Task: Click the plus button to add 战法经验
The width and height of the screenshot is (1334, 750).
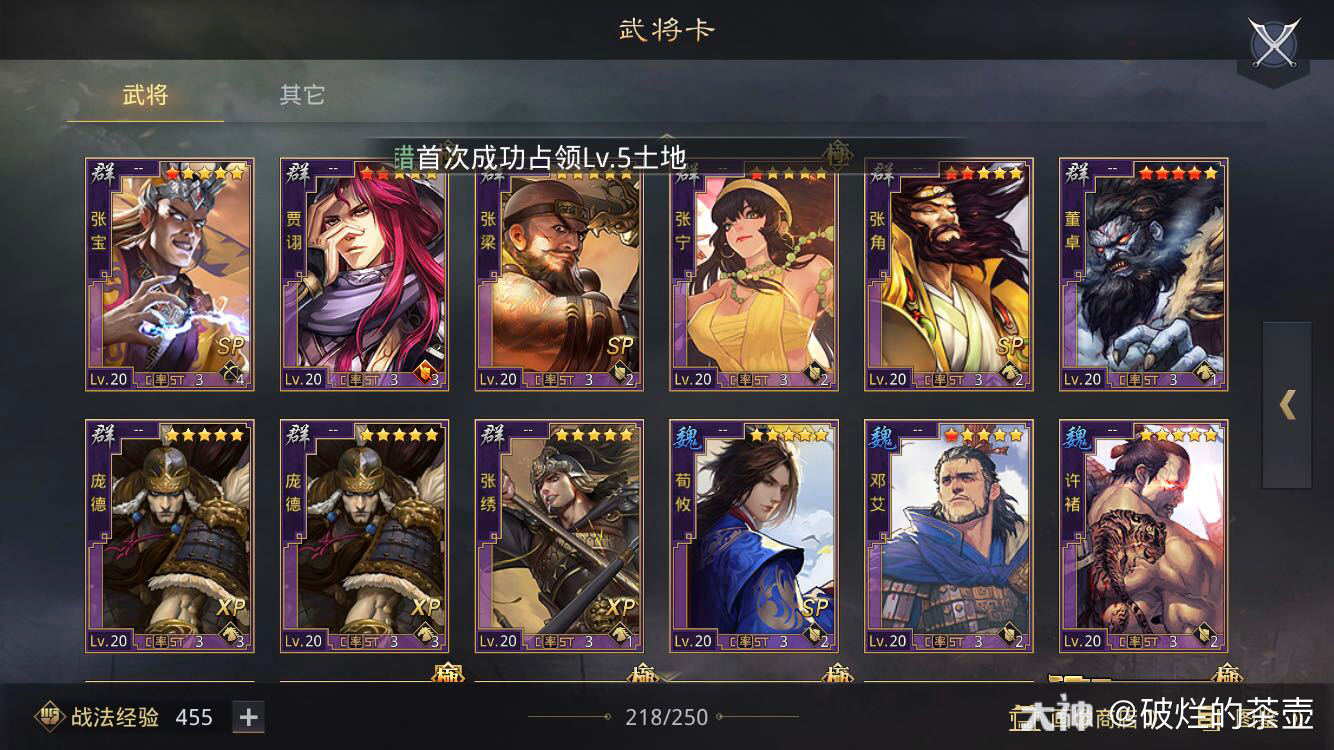Action: 246,716
